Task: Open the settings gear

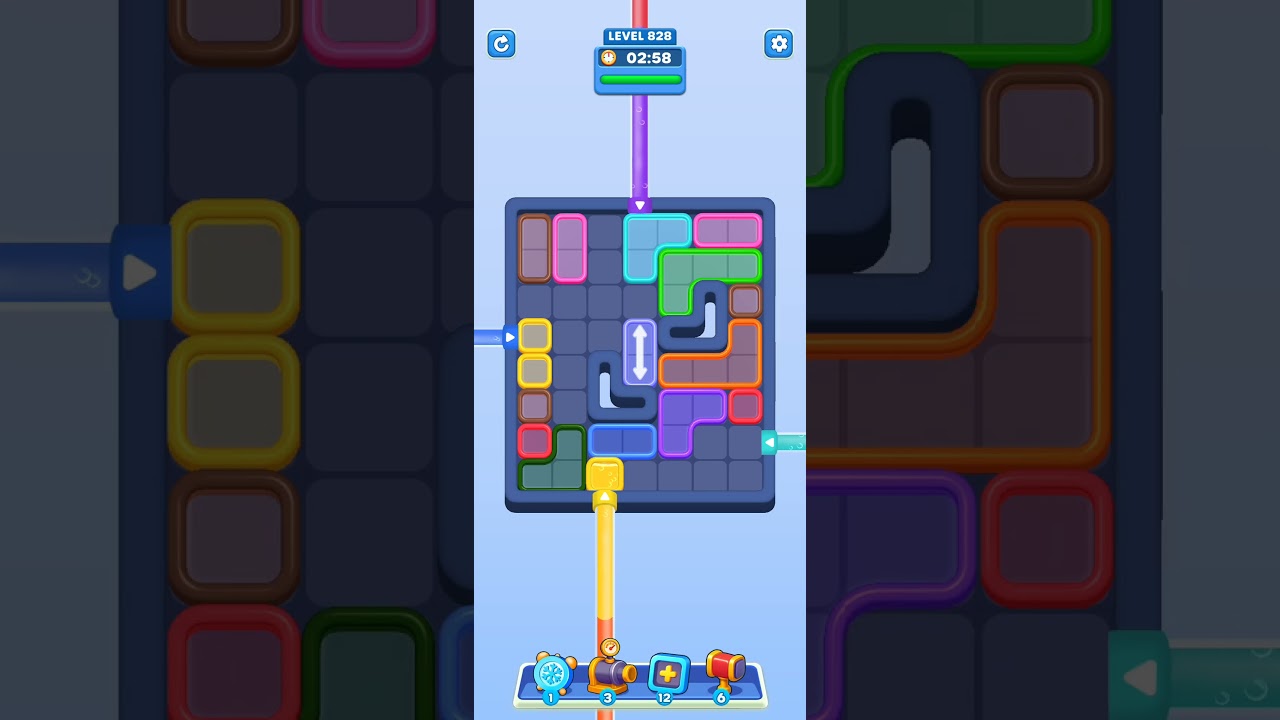Action: tap(779, 44)
